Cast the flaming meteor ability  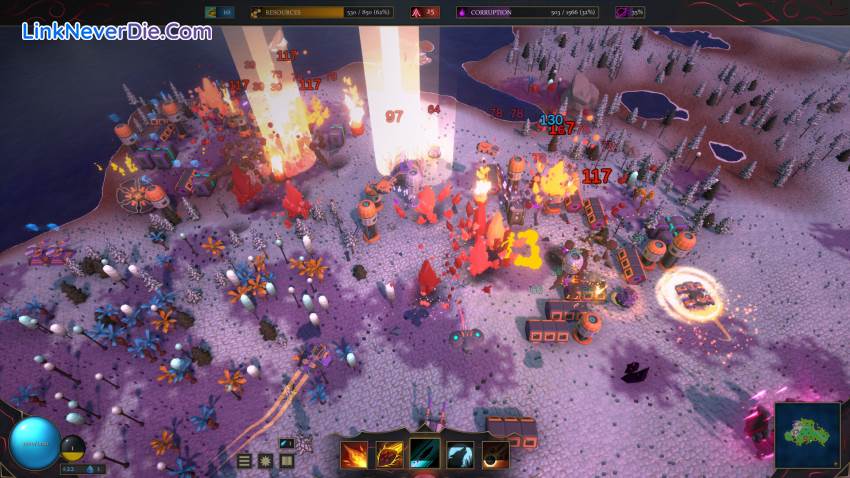point(389,455)
